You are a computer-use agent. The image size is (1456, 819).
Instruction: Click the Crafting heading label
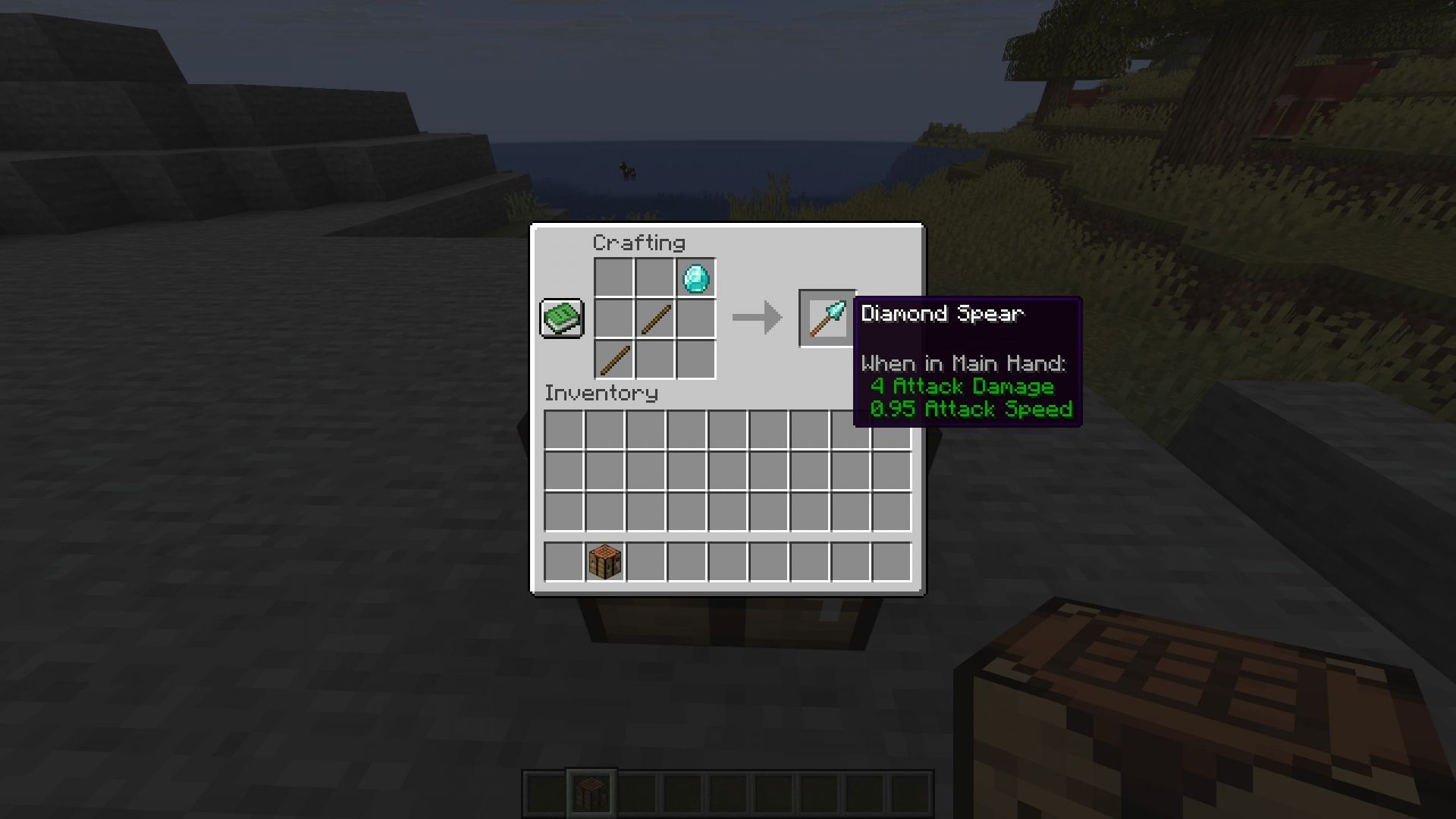tap(639, 243)
